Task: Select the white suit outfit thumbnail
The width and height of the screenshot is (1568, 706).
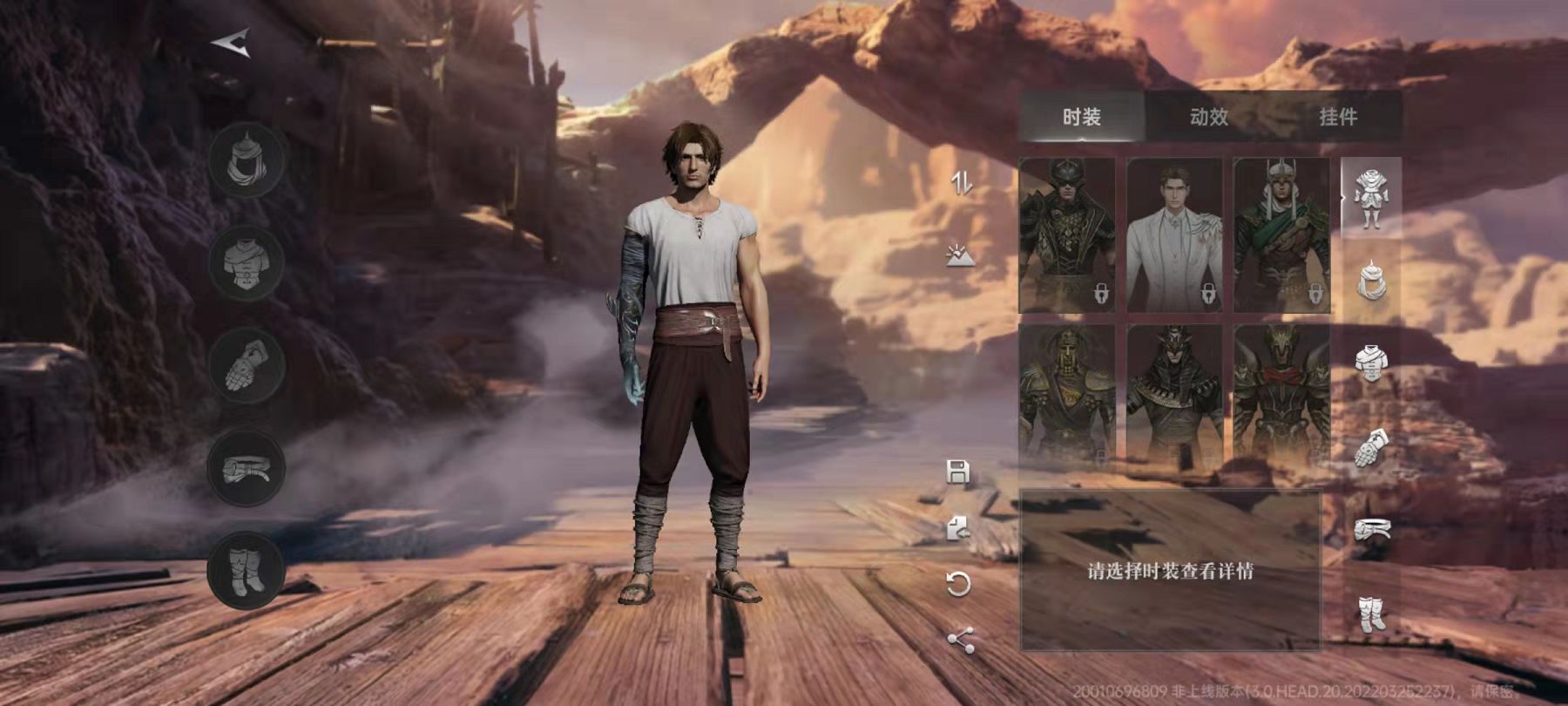Action: pyautogui.click(x=1174, y=234)
